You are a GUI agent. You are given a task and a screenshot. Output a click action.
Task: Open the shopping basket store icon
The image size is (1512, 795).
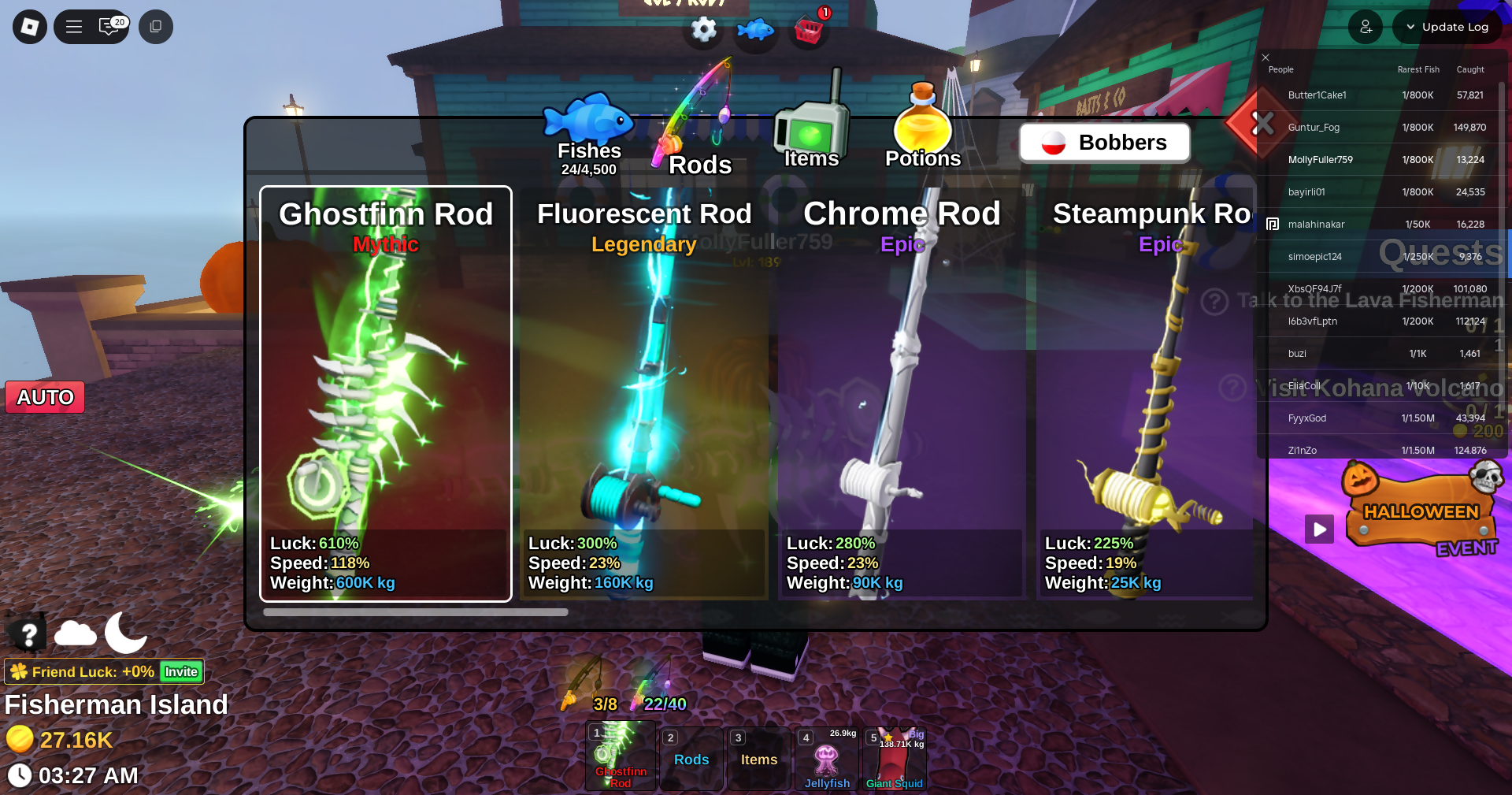click(x=809, y=30)
